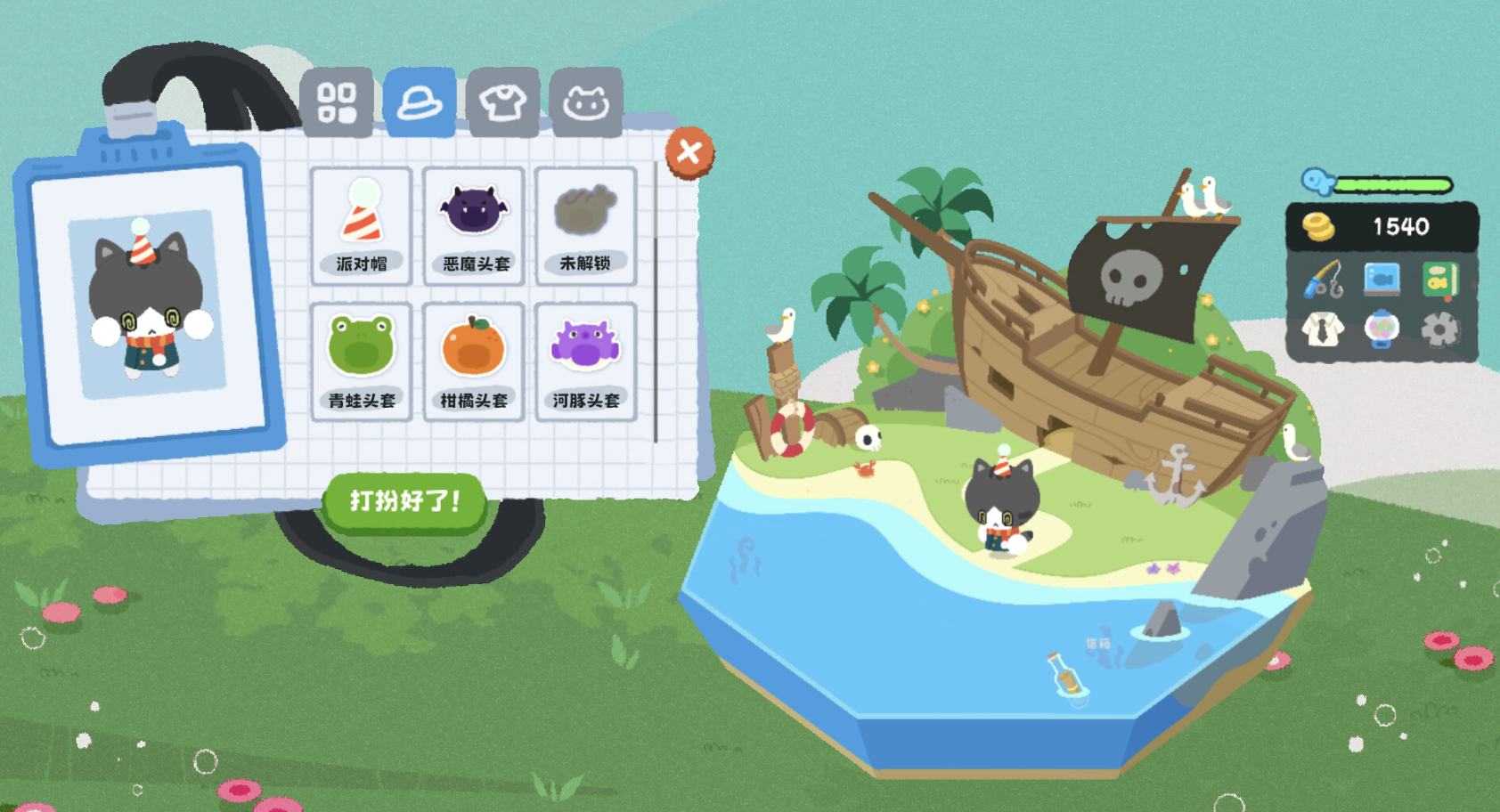Open the green fish encyclopedia book
1500x812 pixels.
(1439, 280)
